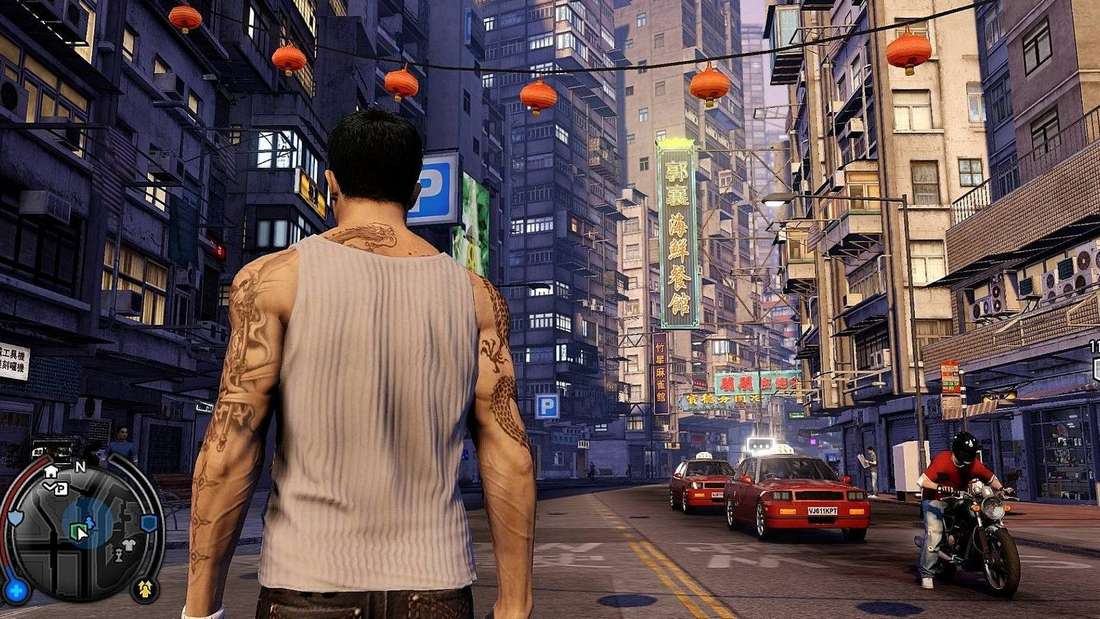Select the green mission marker on minimap

point(78,533)
